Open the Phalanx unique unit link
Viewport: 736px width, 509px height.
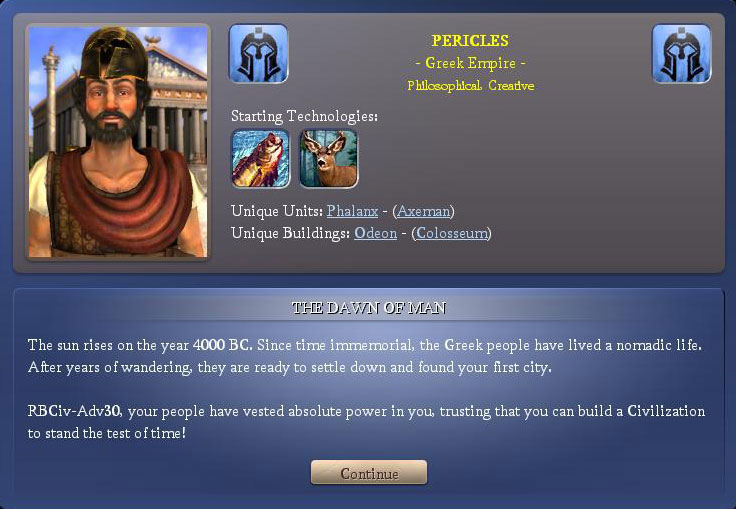353,211
